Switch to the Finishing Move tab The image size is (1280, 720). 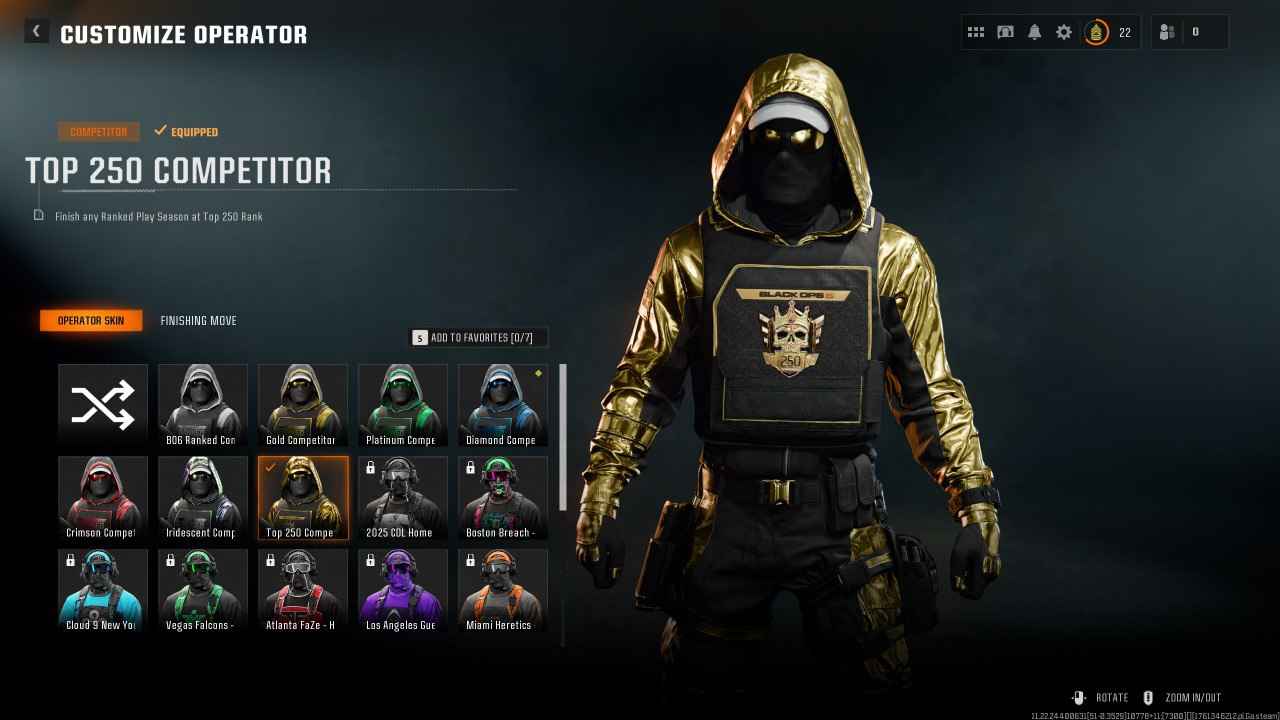[x=198, y=320]
